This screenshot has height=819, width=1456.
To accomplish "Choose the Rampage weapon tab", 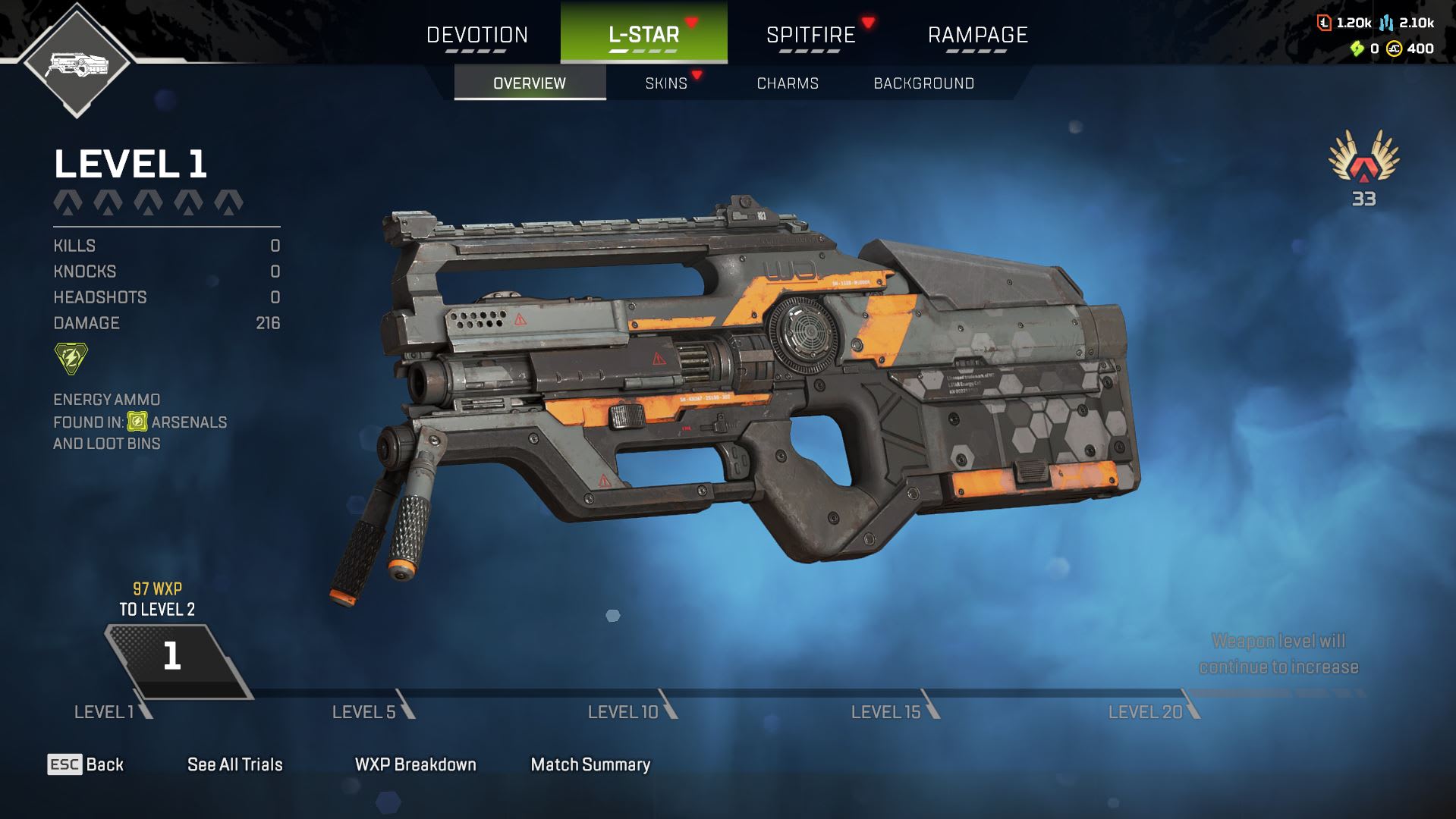I will tap(977, 35).
